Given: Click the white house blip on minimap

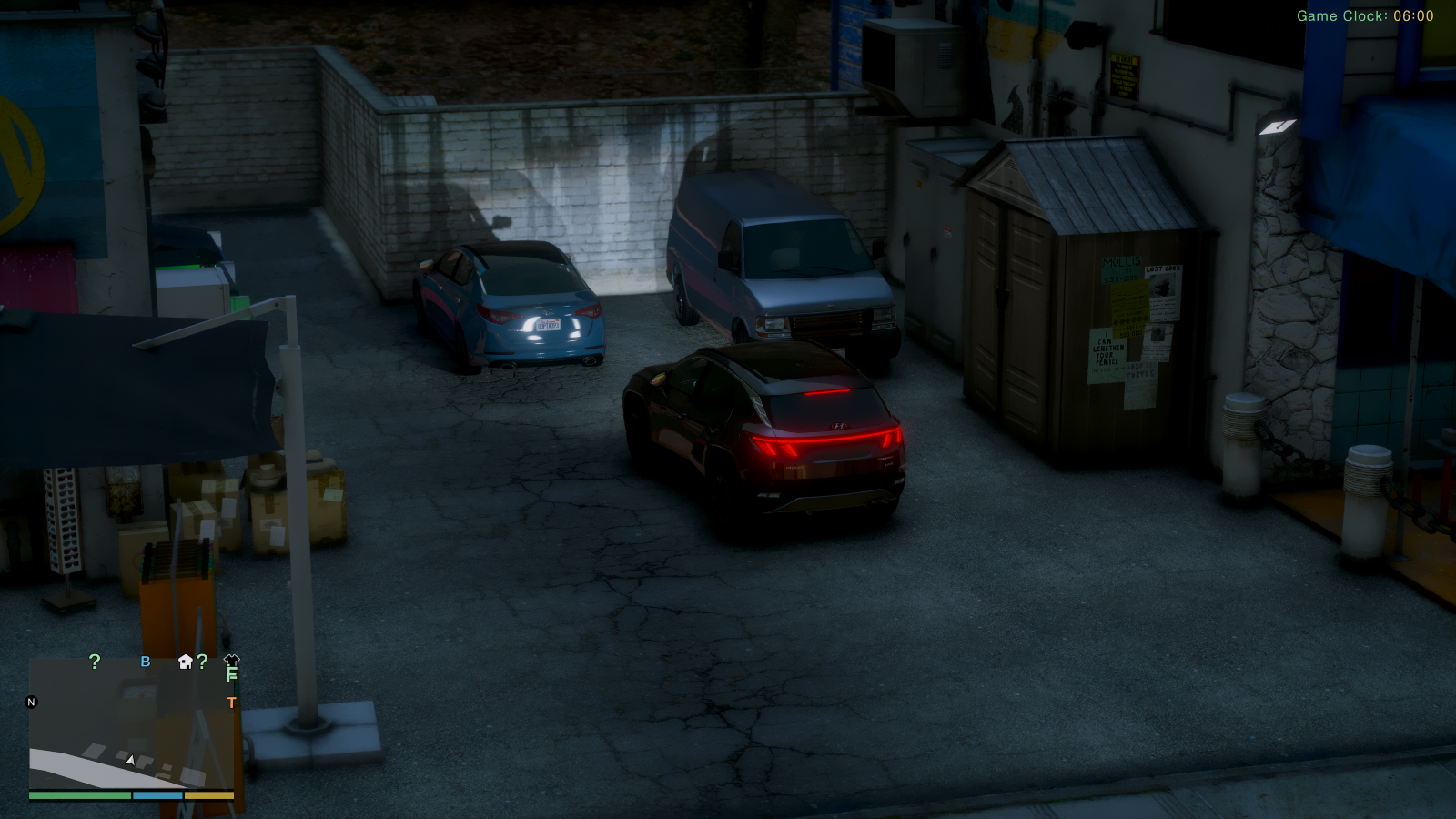Looking at the screenshot, I should tap(186, 662).
